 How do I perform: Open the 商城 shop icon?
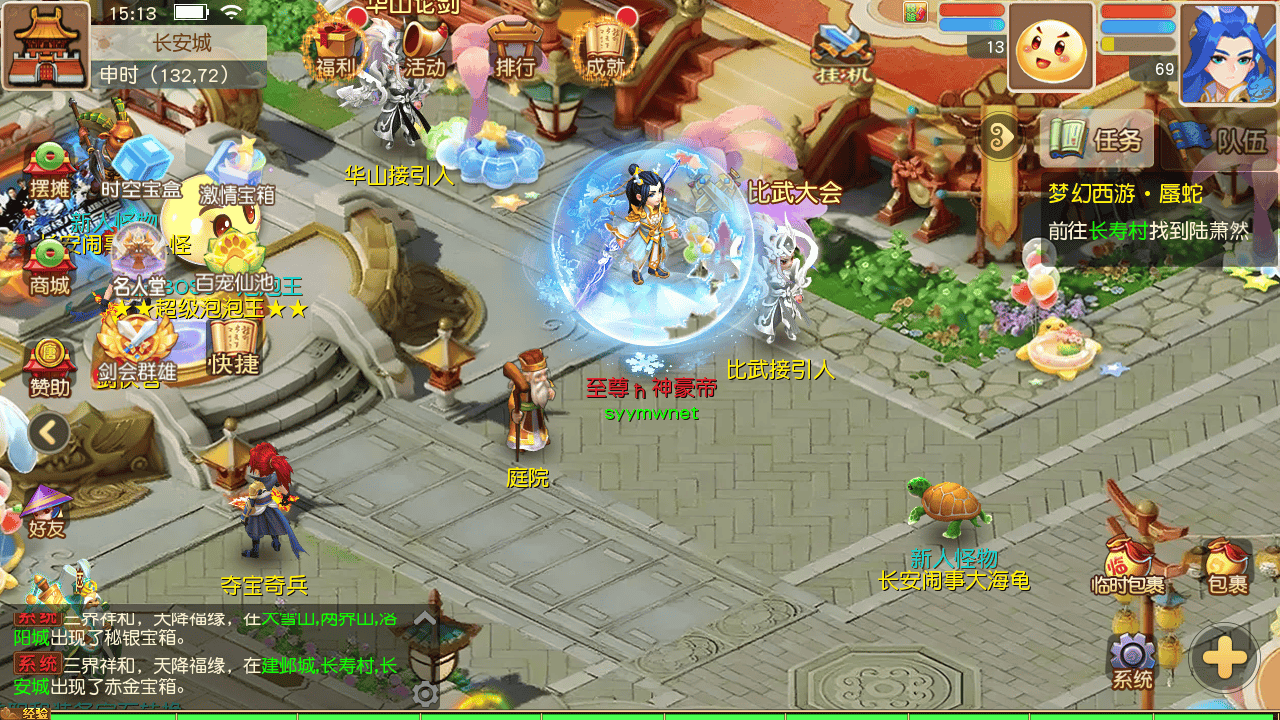50,266
